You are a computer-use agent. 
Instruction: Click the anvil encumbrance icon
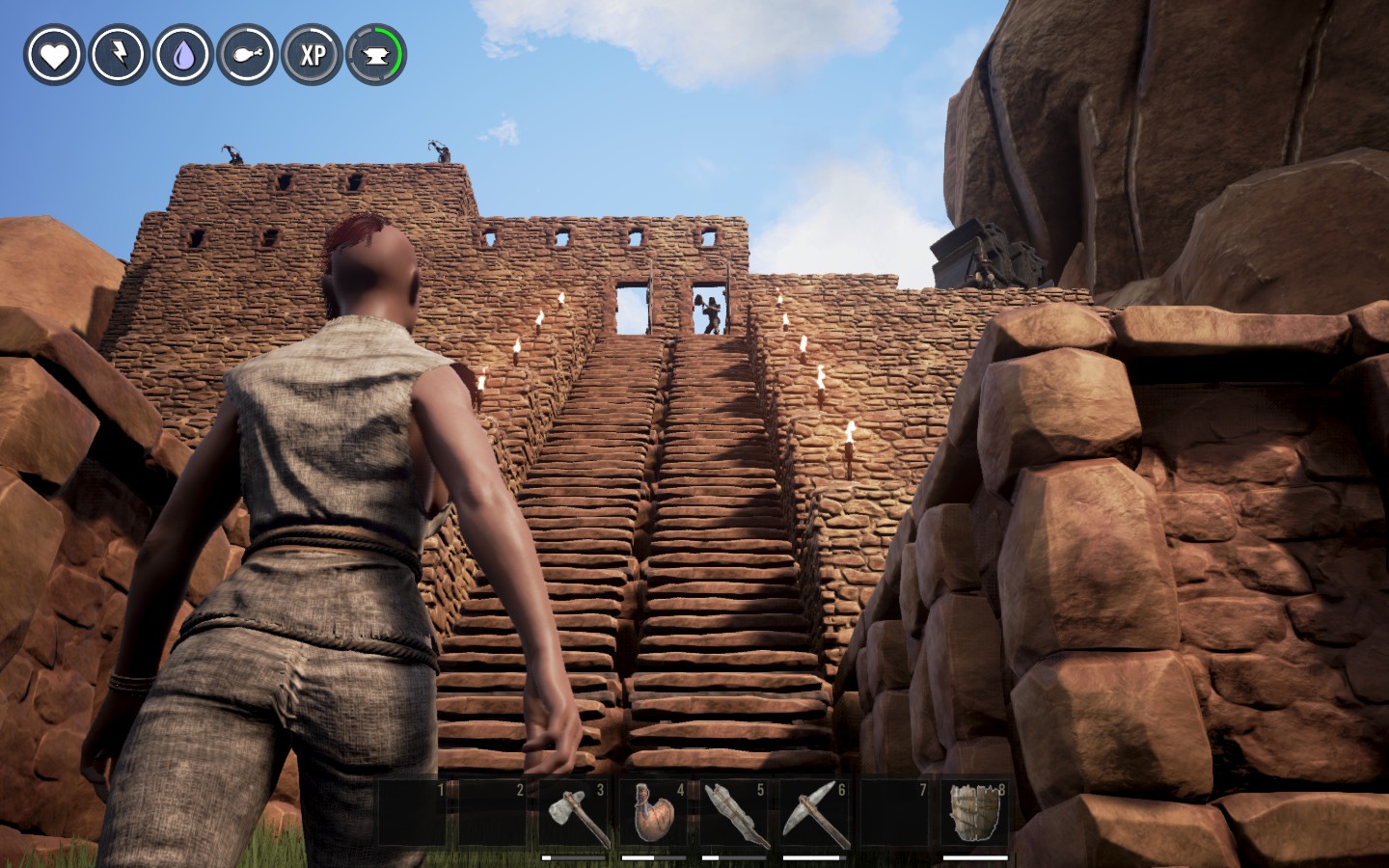[x=376, y=55]
